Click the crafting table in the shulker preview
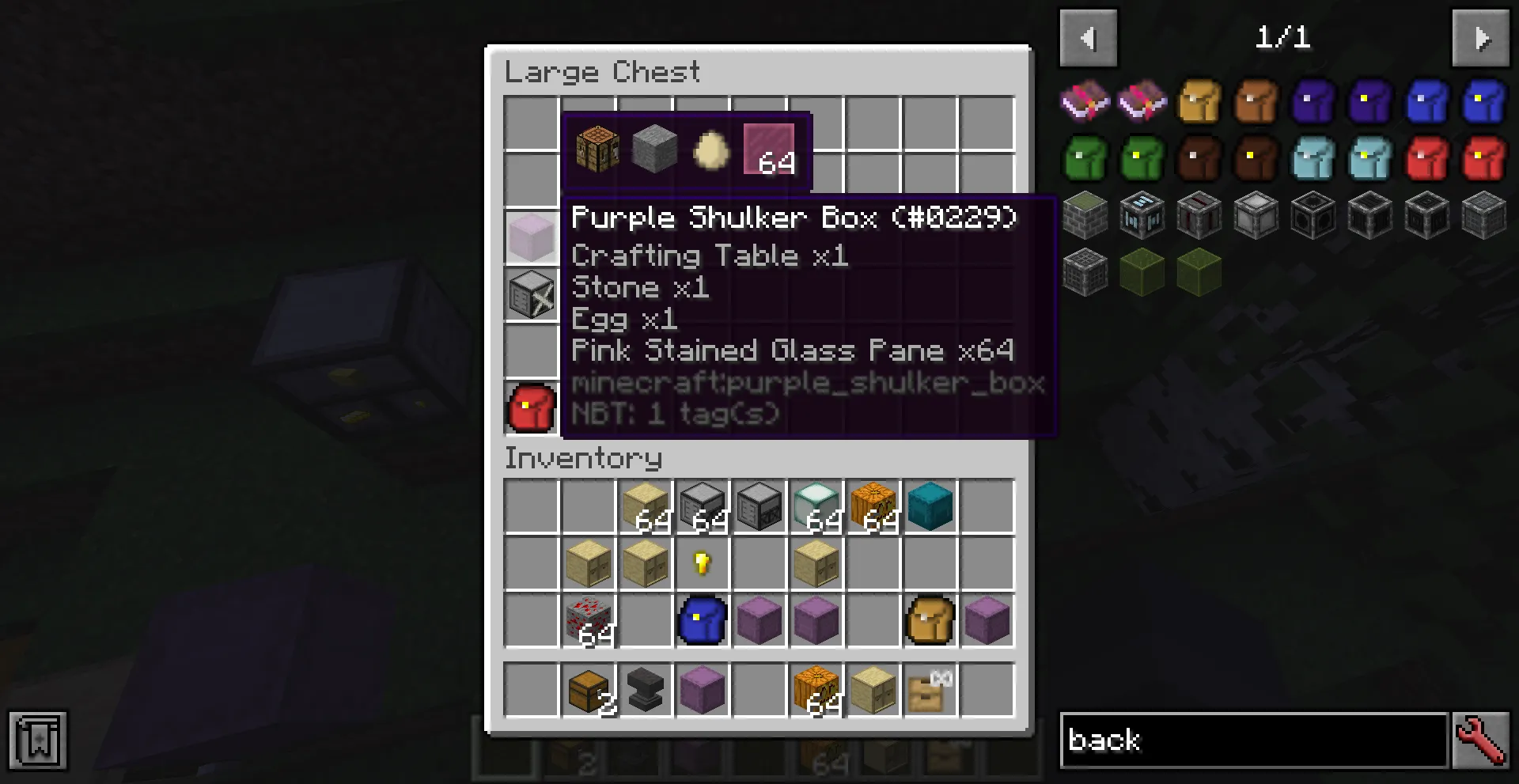The height and width of the screenshot is (784, 1519). coord(595,150)
